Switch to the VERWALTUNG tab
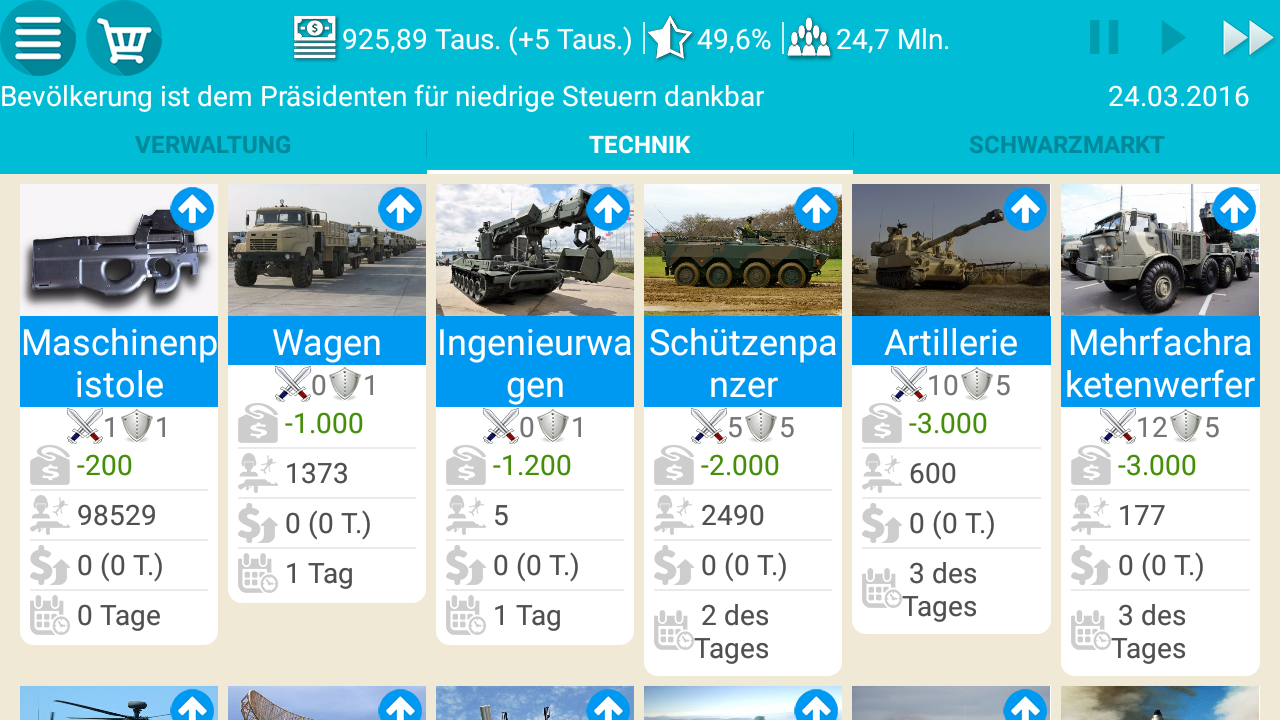1280x720 pixels. click(213, 144)
